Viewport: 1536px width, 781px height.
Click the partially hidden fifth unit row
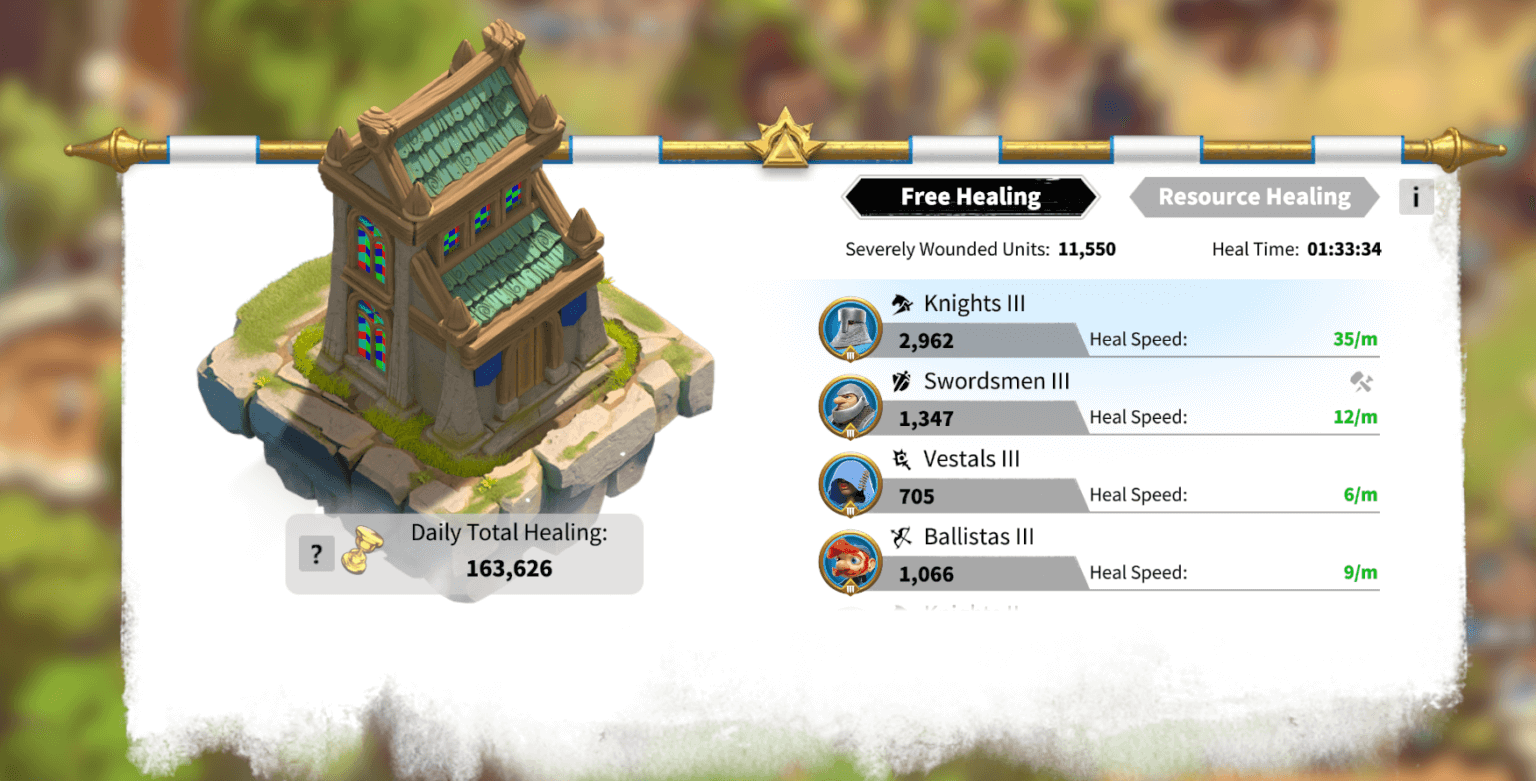pyautogui.click(x=1000, y=607)
